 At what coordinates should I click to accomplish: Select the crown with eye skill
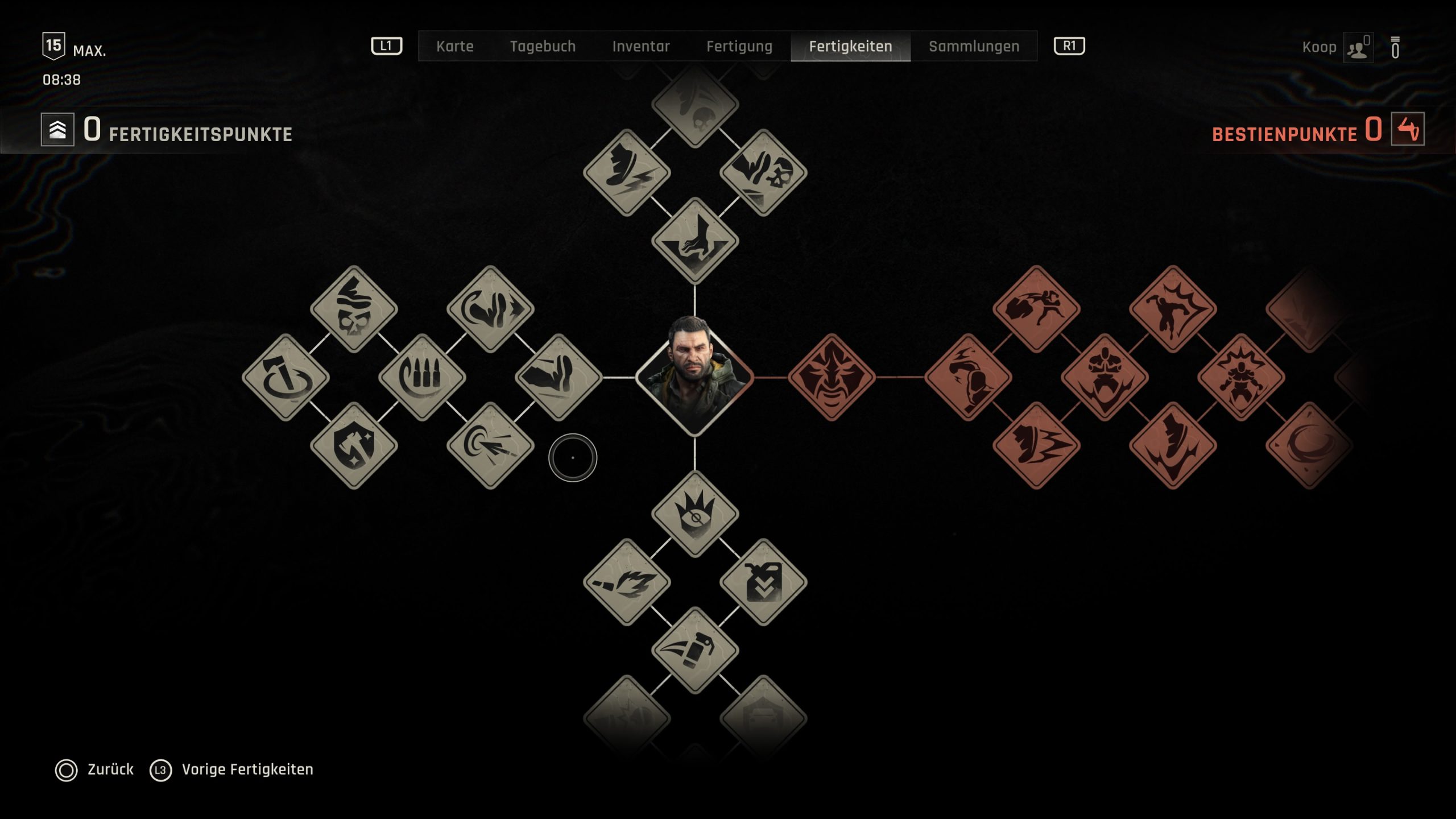pos(695,514)
